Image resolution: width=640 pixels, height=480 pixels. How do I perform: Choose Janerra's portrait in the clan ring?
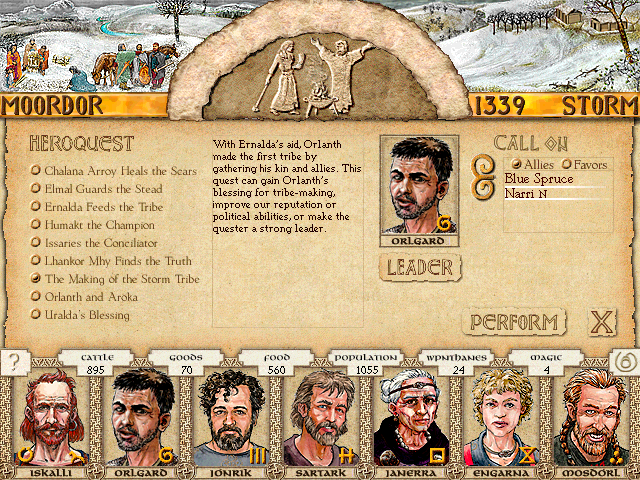click(412, 419)
